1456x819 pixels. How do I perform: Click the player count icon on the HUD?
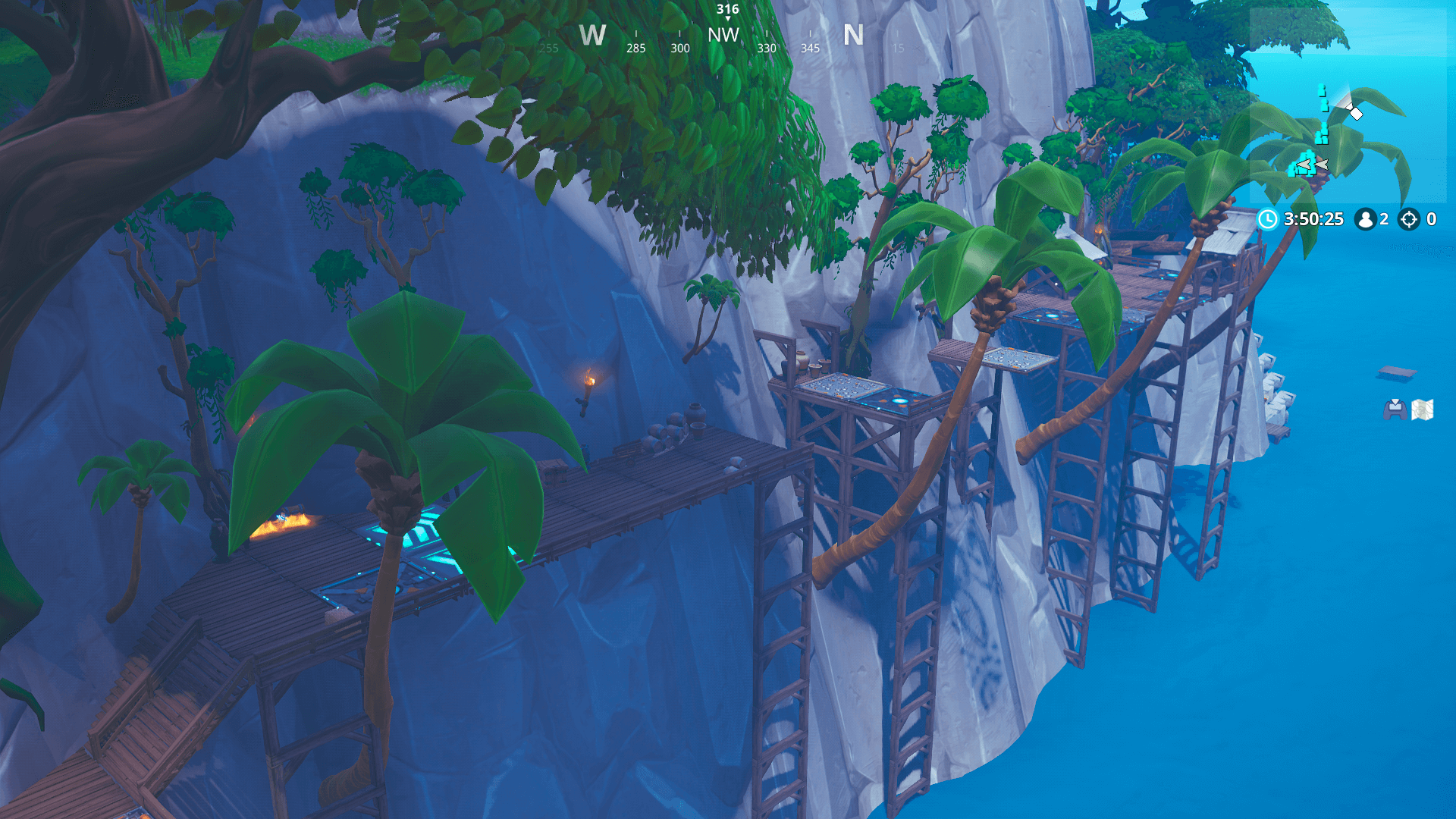[1366, 220]
